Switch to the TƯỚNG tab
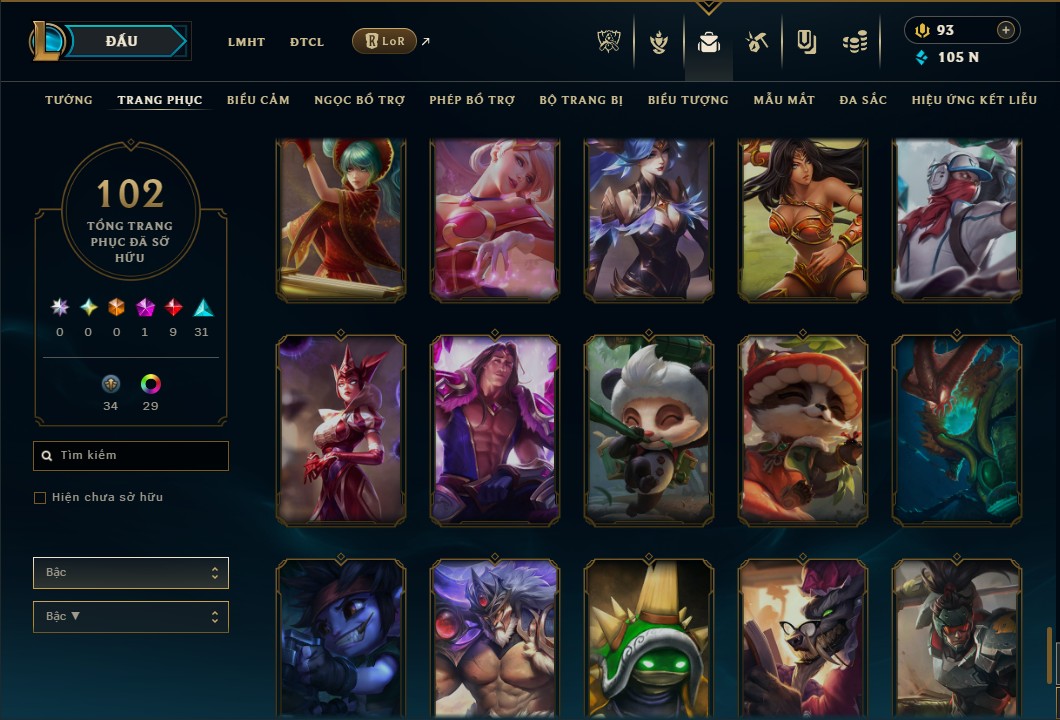 tap(69, 100)
